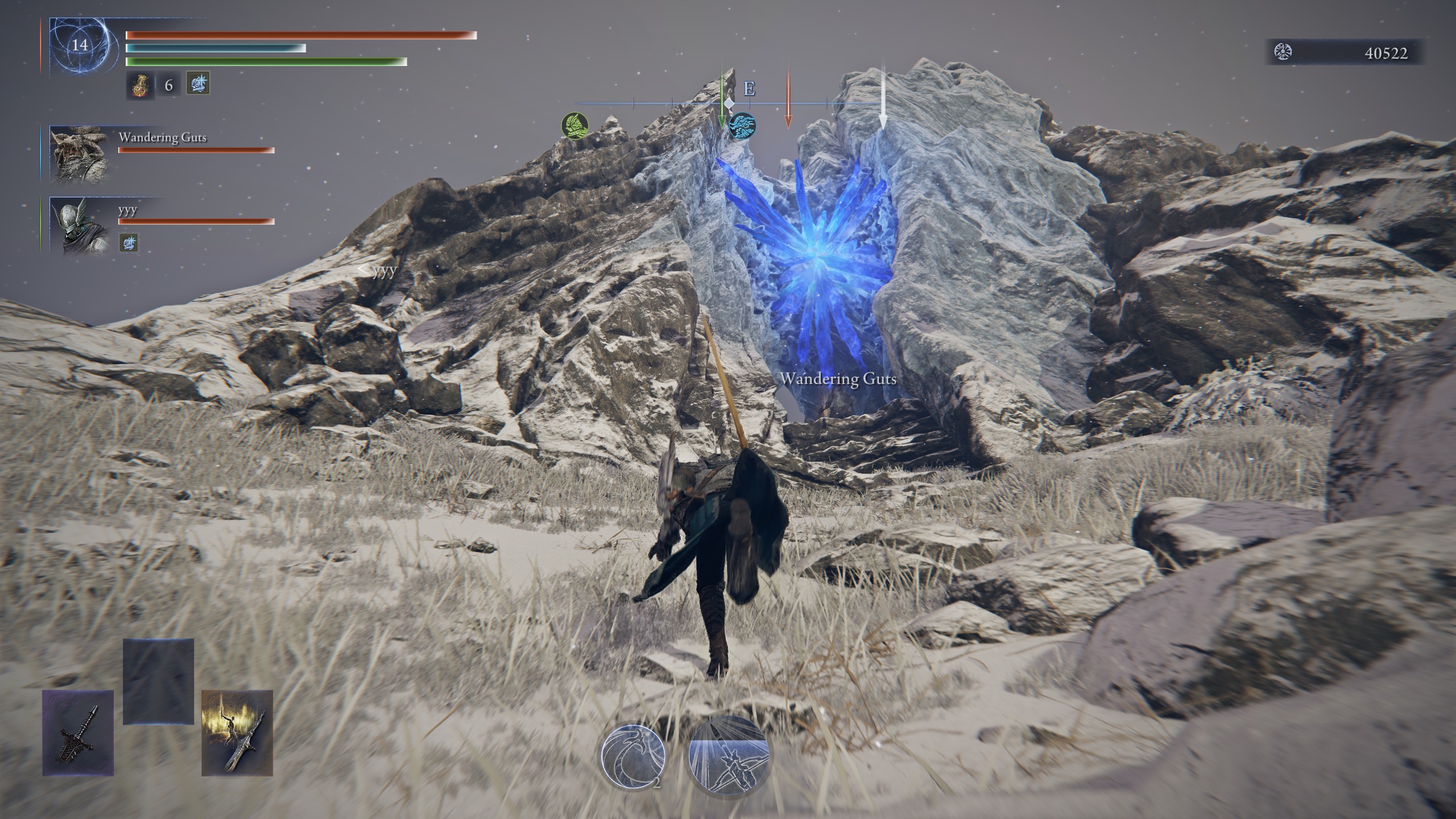Screen dimensions: 1456x819
Task: Click the E direction marker on the compass
Action: 750,88
